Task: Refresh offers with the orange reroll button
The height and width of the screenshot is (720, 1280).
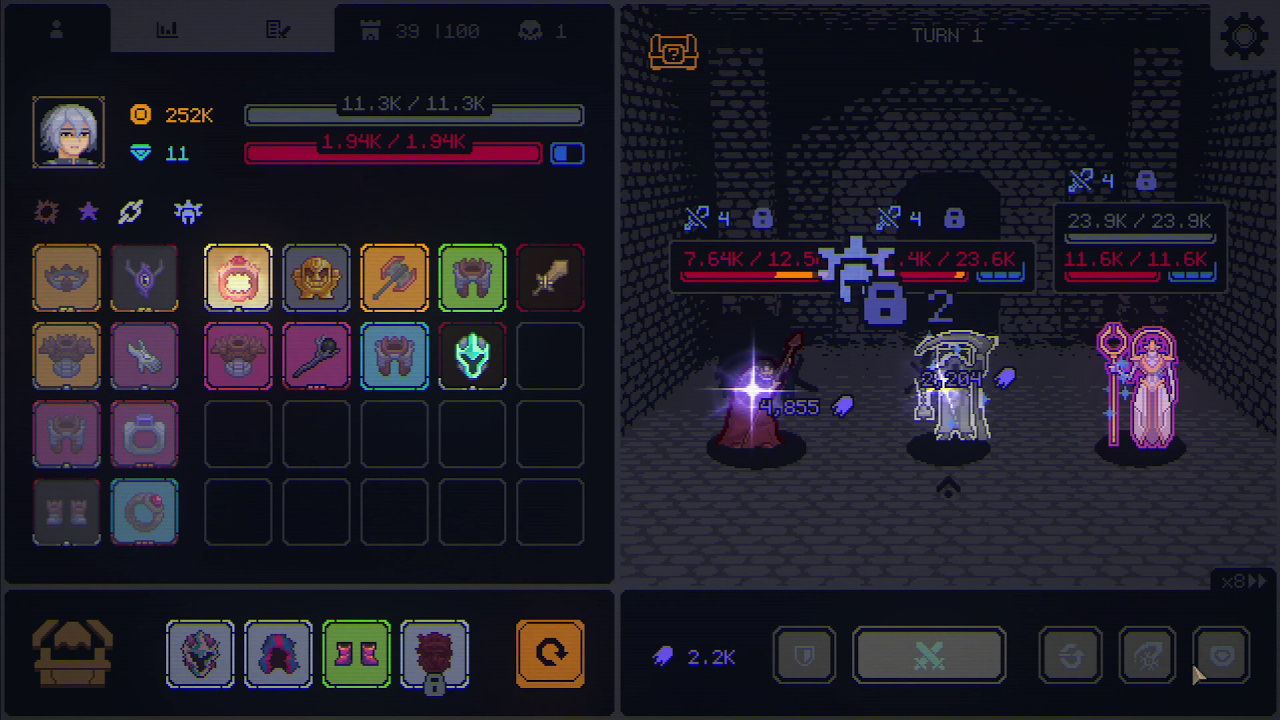Action: tap(550, 655)
